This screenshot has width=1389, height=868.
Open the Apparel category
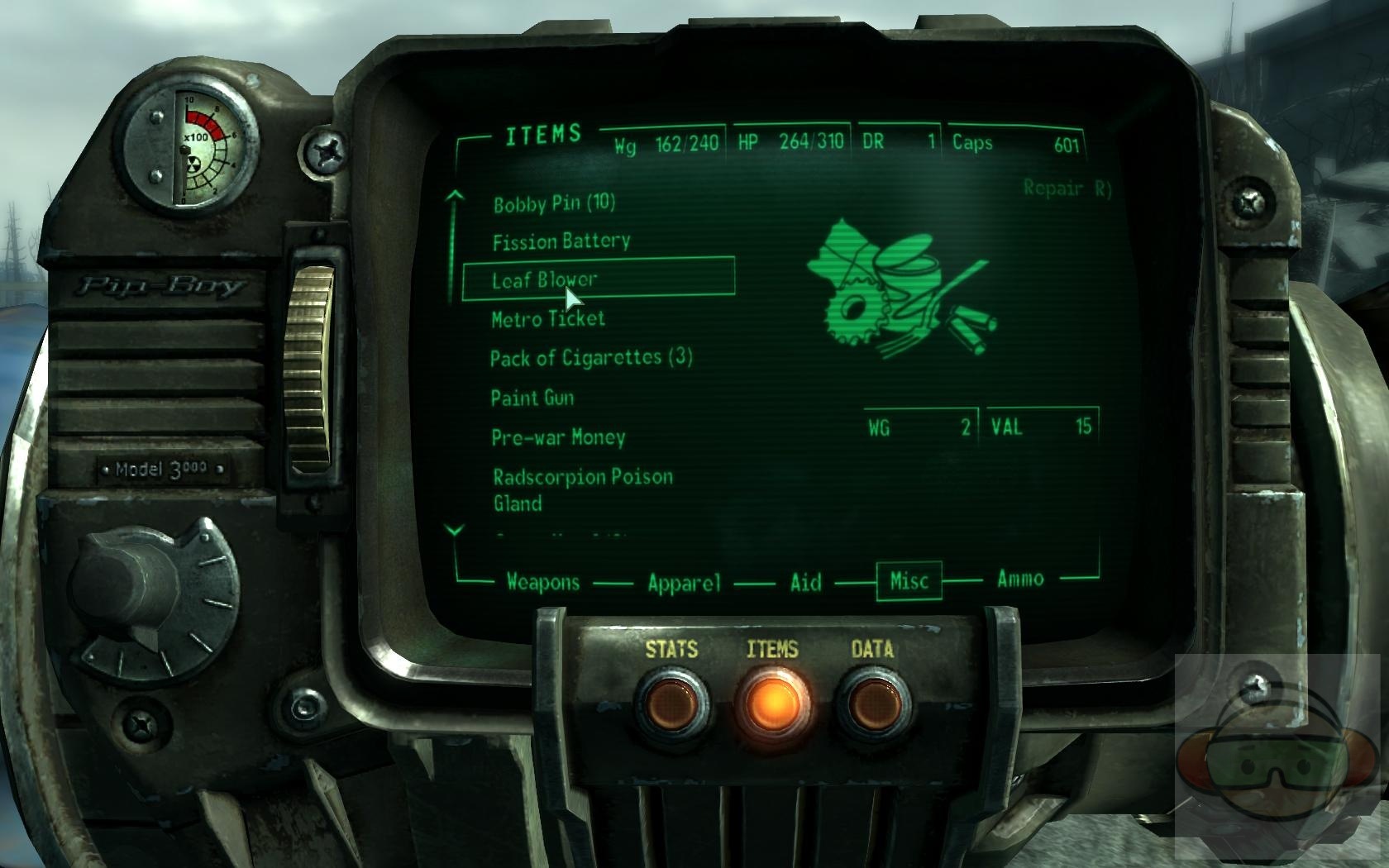(683, 580)
